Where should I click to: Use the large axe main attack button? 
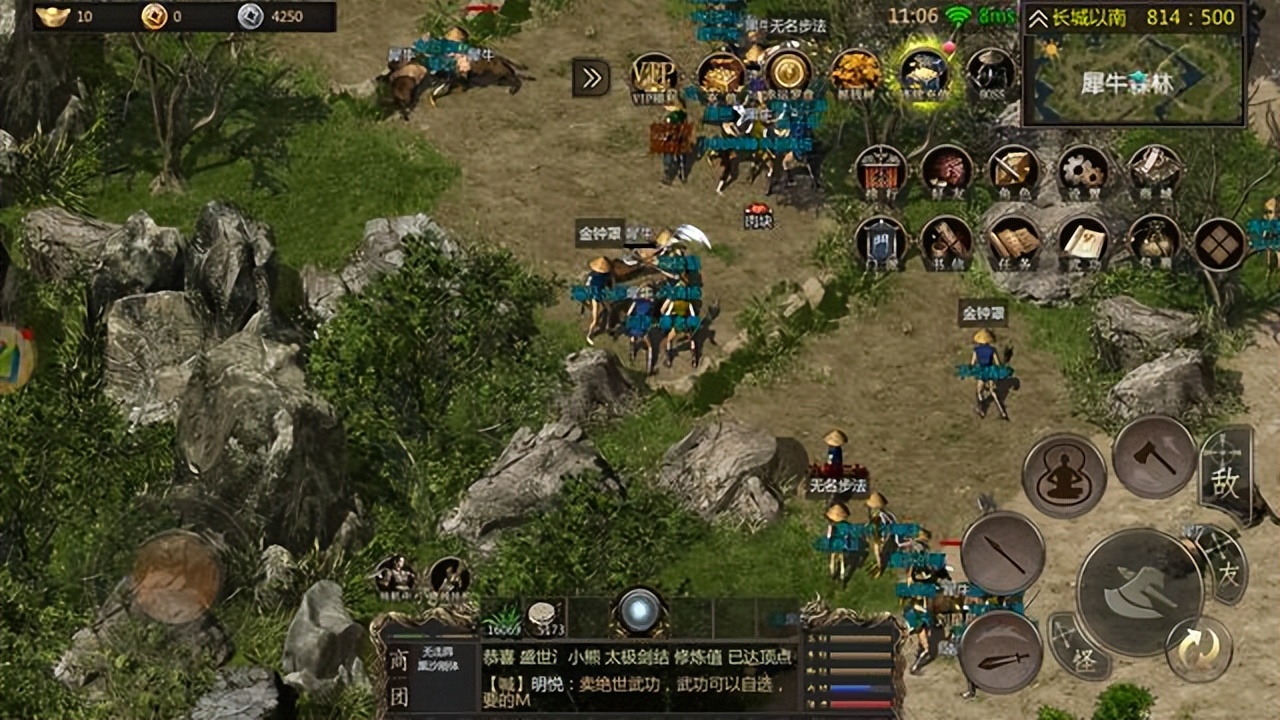tap(1140, 592)
